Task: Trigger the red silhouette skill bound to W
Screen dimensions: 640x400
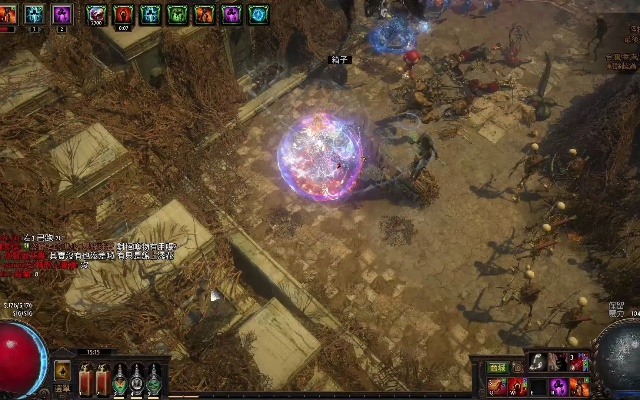Action: (x=517, y=386)
